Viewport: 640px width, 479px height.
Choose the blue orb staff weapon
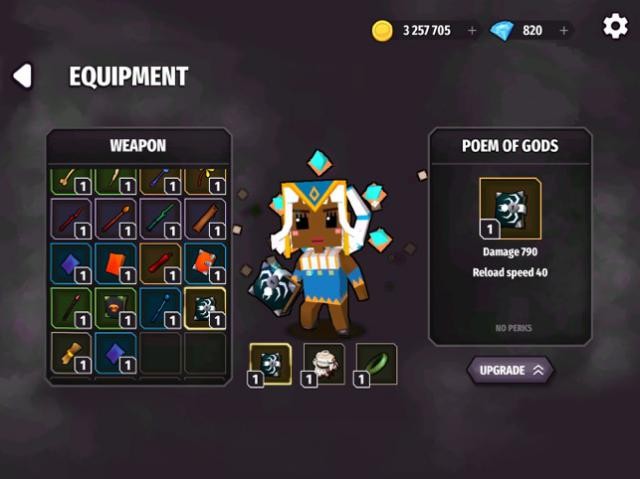[160, 308]
